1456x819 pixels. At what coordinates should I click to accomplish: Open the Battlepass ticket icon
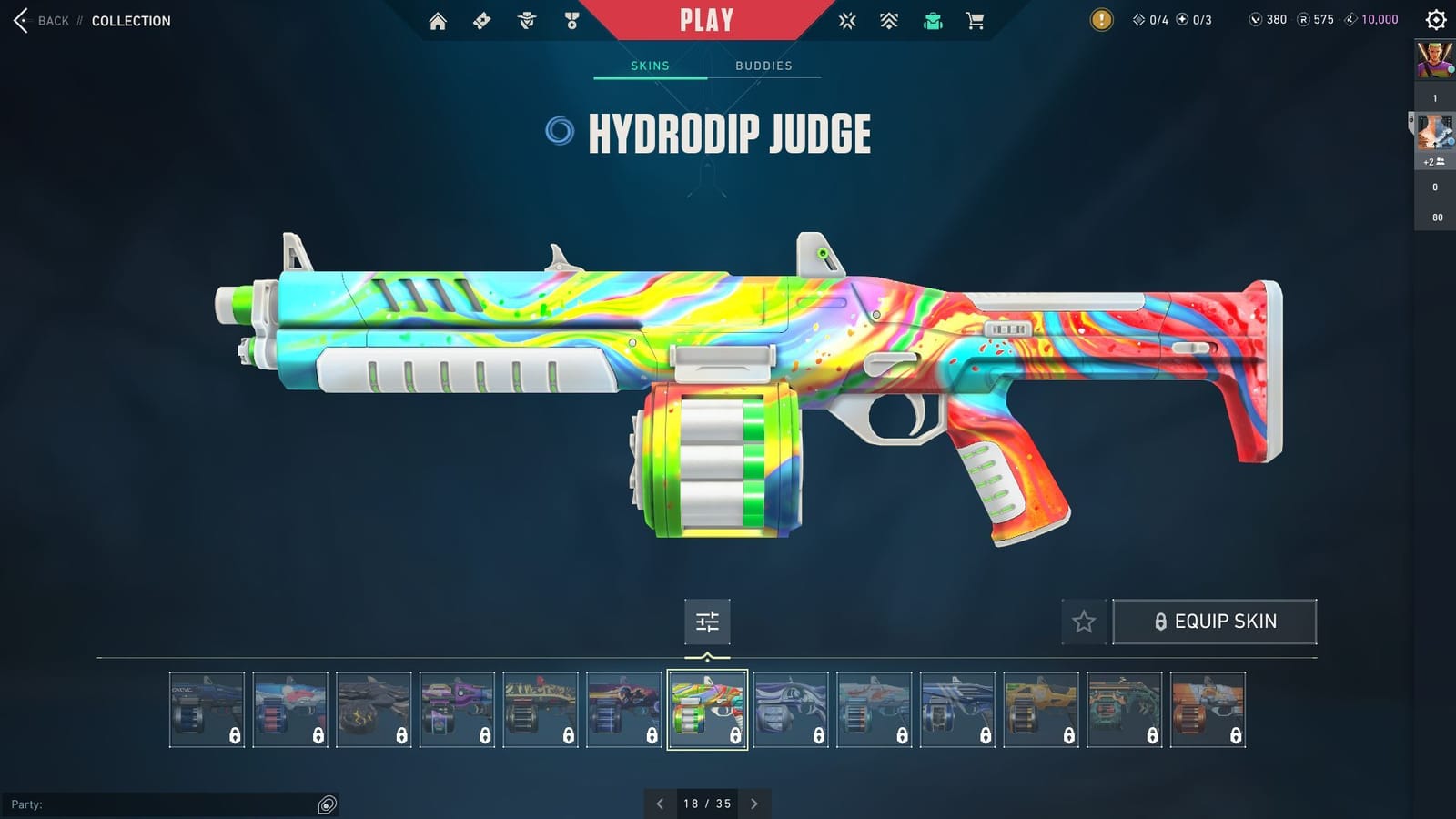[x=483, y=20]
